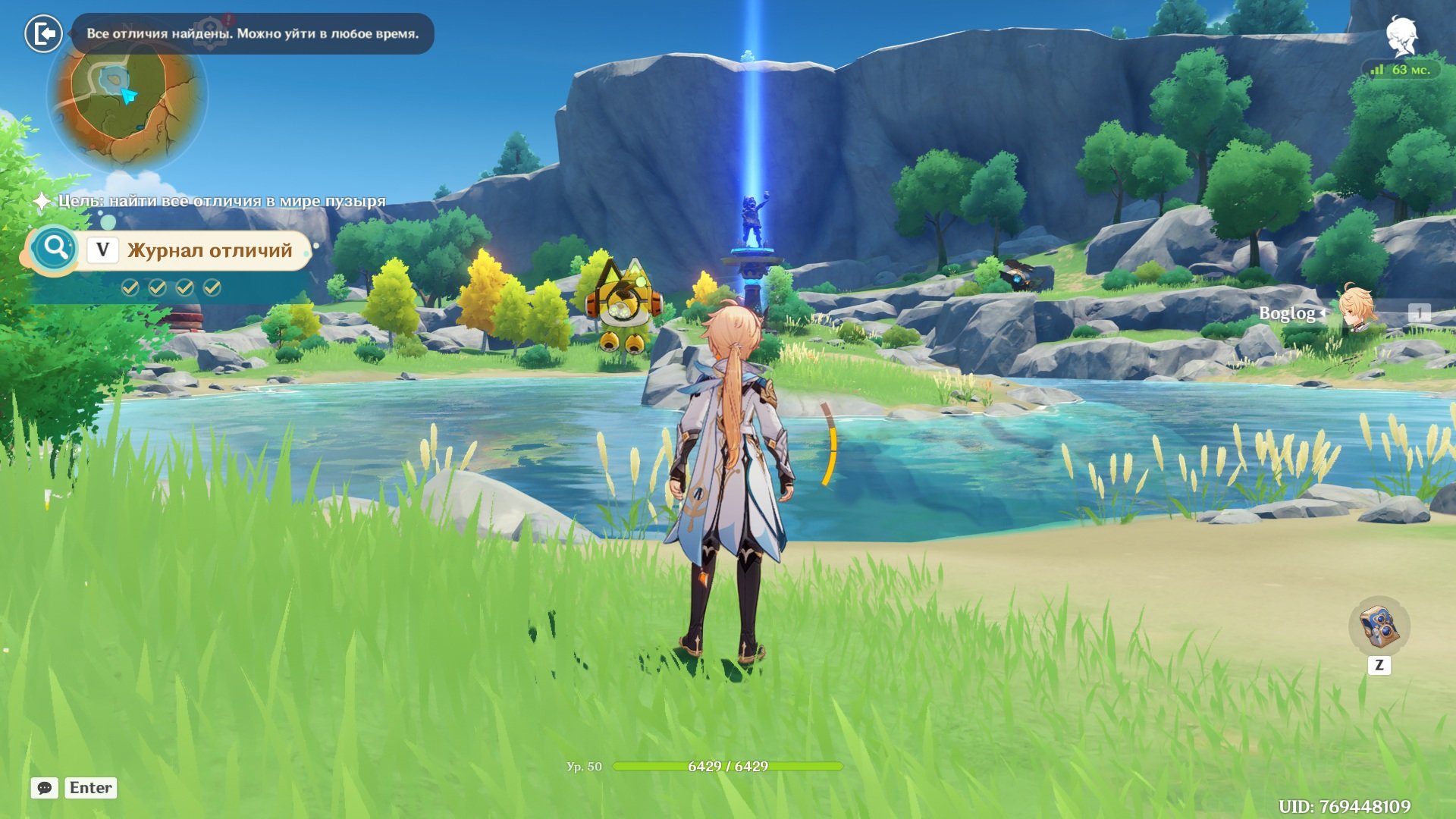Click the exit arrow button
The height and width of the screenshot is (819, 1456).
[x=44, y=34]
